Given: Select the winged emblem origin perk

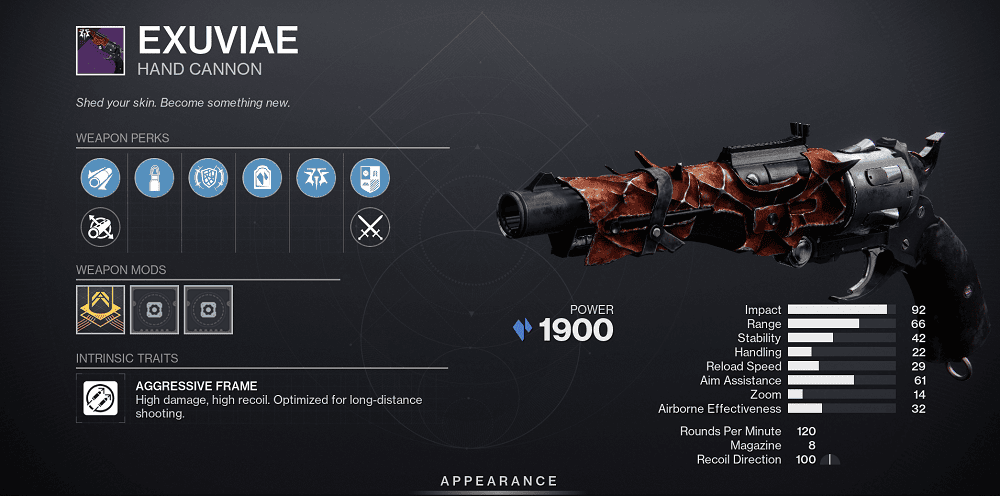Looking at the screenshot, I should tap(316, 179).
